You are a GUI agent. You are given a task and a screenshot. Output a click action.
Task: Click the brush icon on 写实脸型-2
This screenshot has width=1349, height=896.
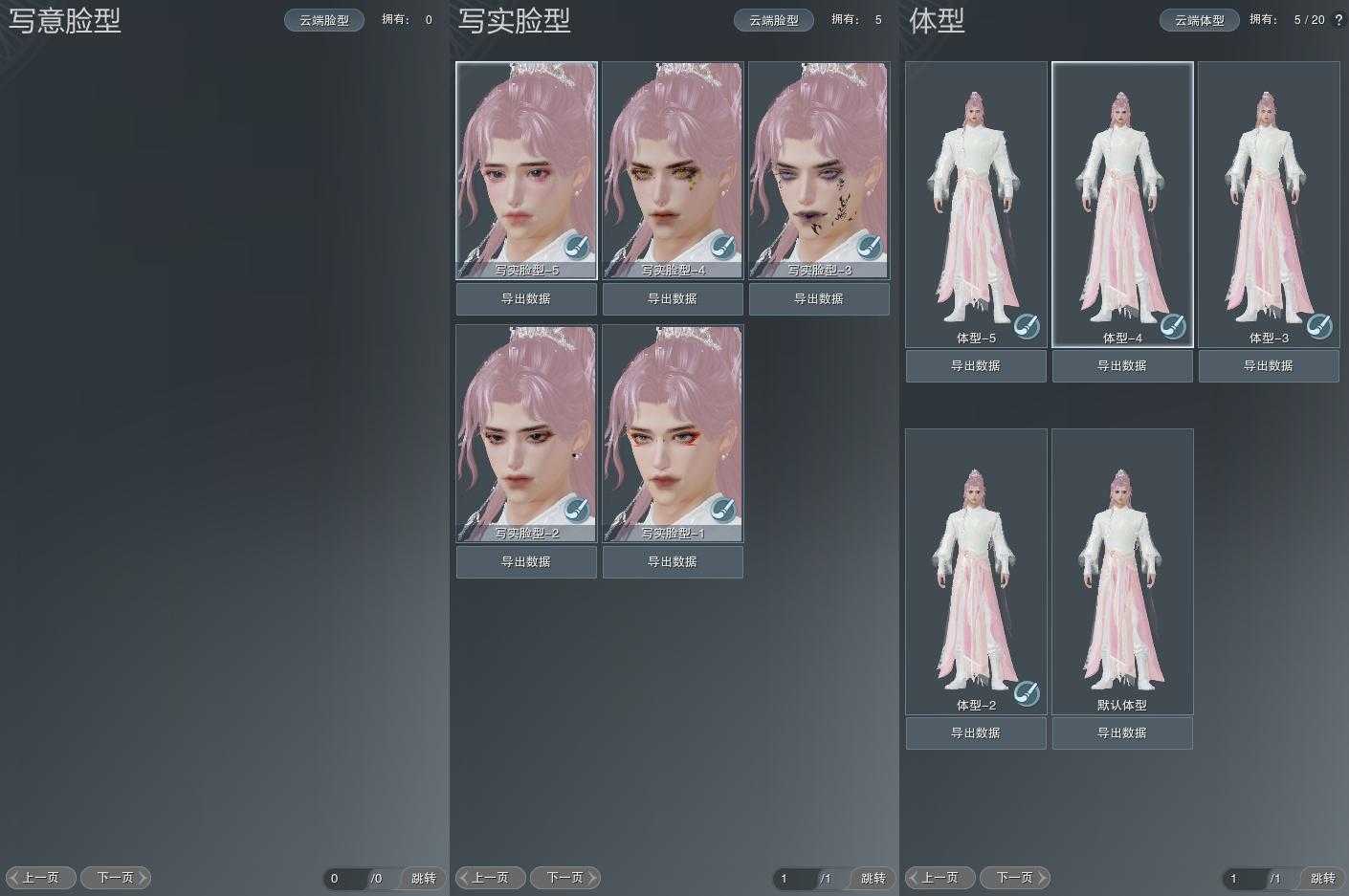(576, 509)
